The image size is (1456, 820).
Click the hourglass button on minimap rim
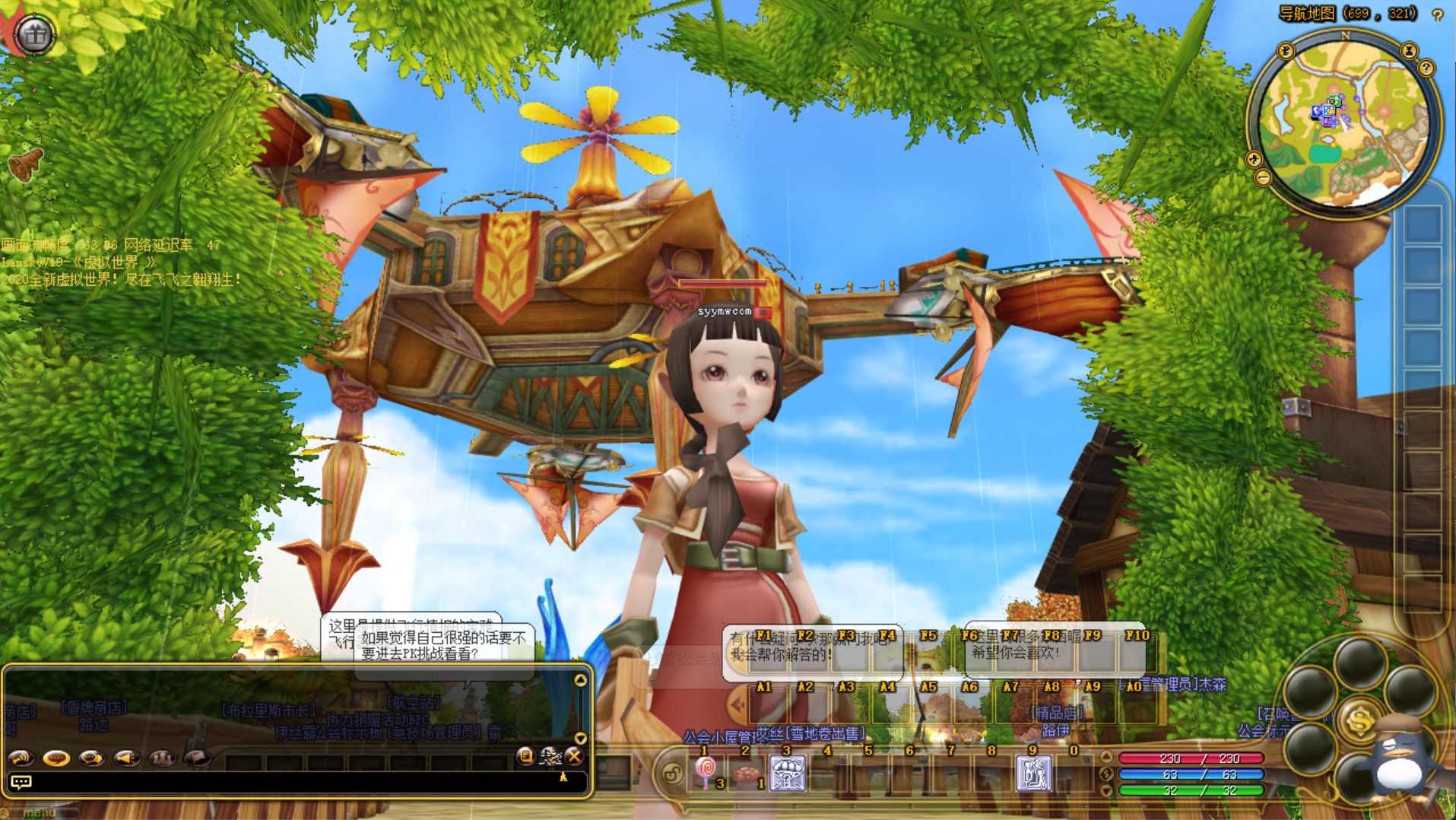[x=1409, y=51]
